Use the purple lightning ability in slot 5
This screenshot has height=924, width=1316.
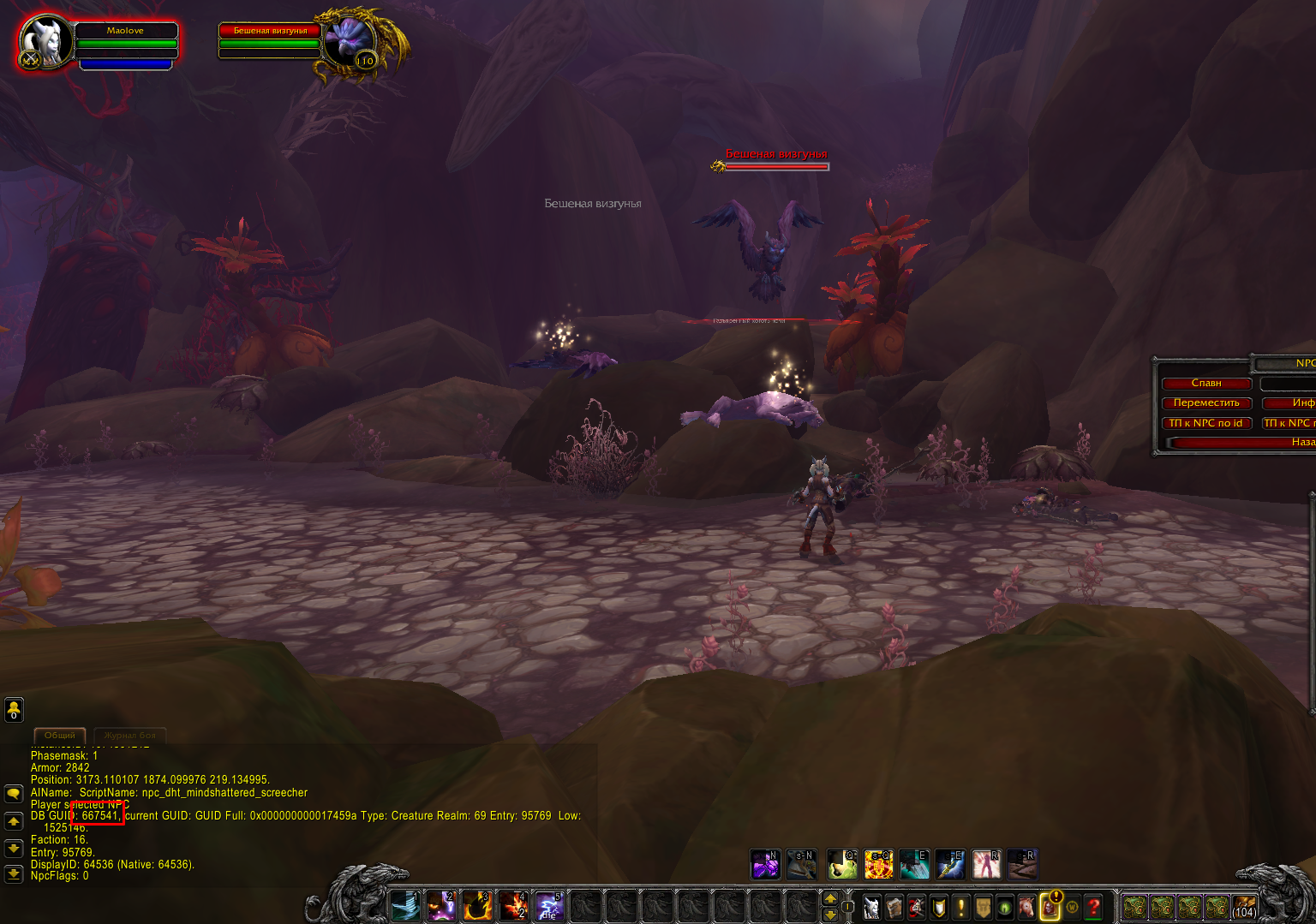coord(548,906)
